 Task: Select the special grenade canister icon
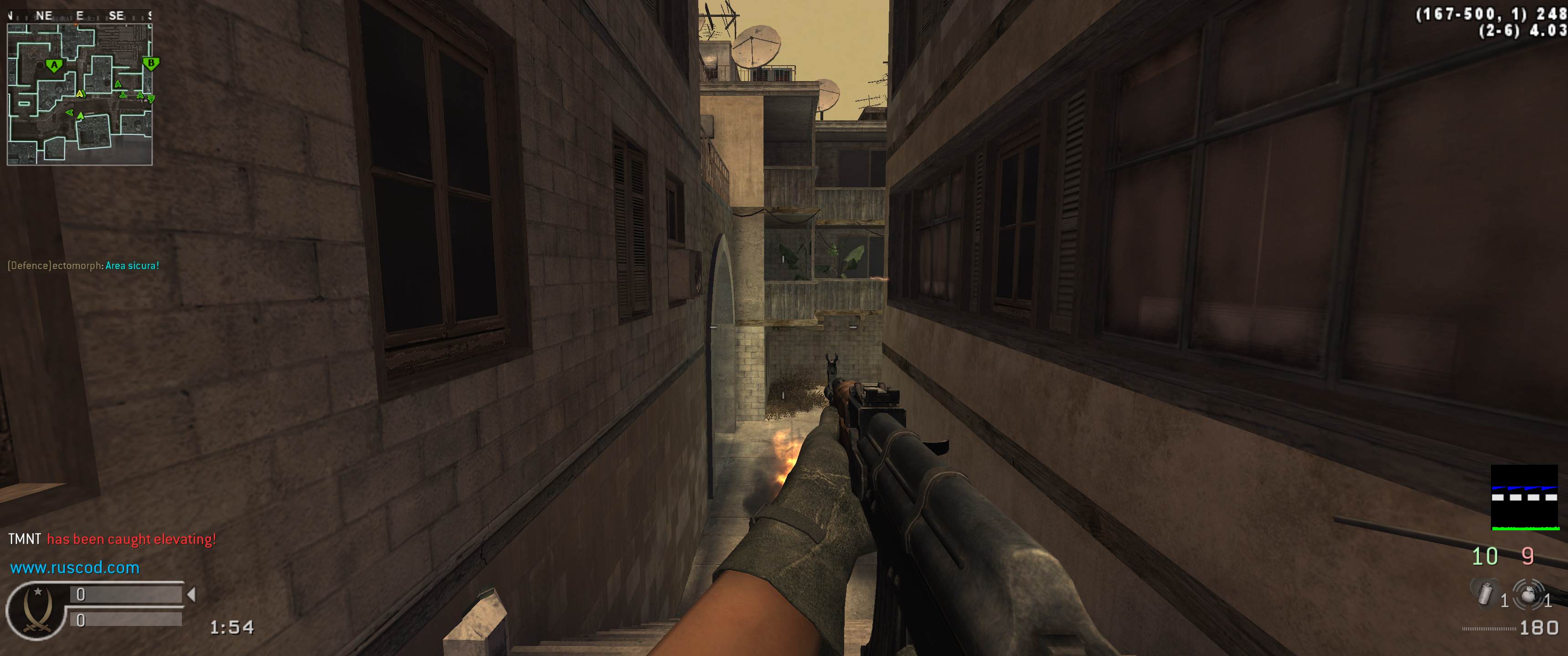tap(1485, 593)
